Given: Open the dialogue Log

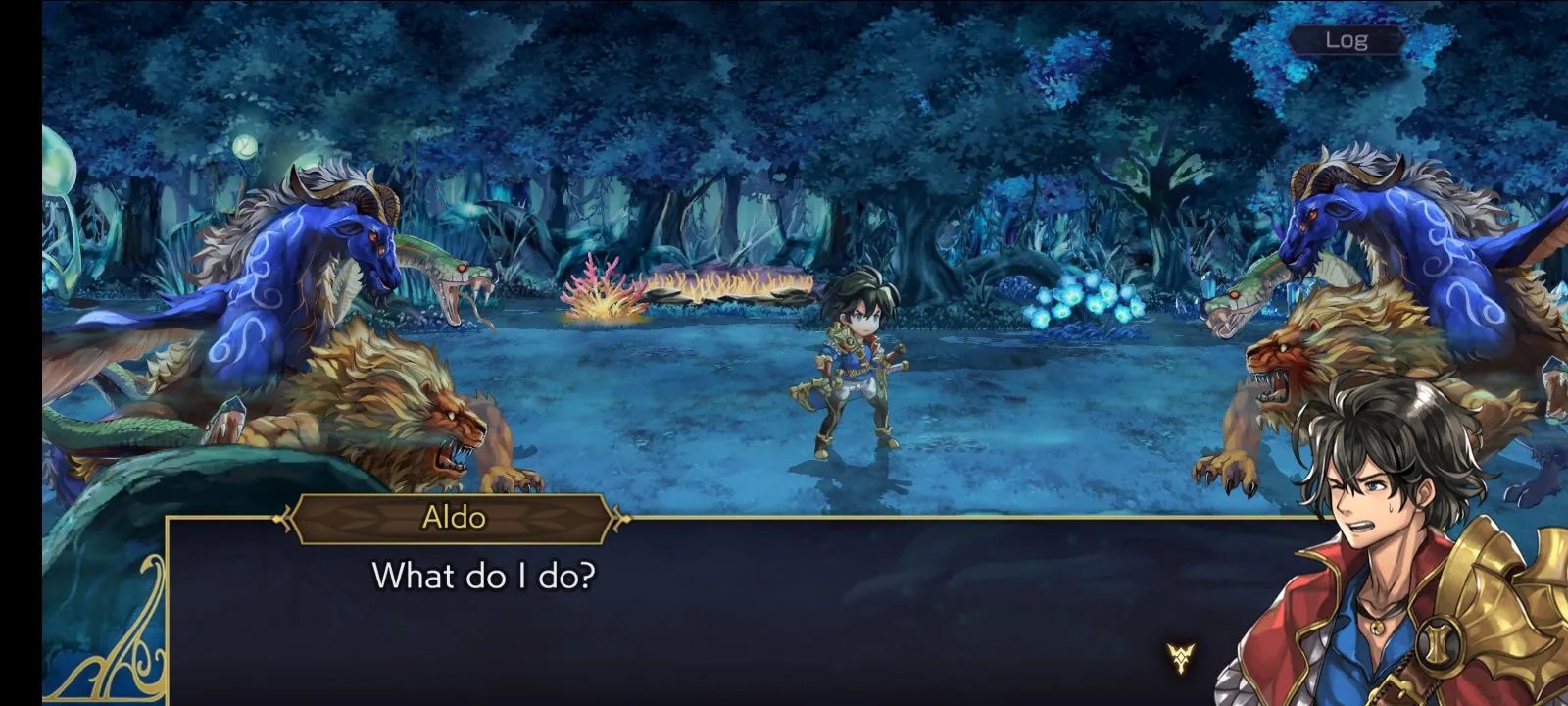Looking at the screenshot, I should click(x=1346, y=40).
